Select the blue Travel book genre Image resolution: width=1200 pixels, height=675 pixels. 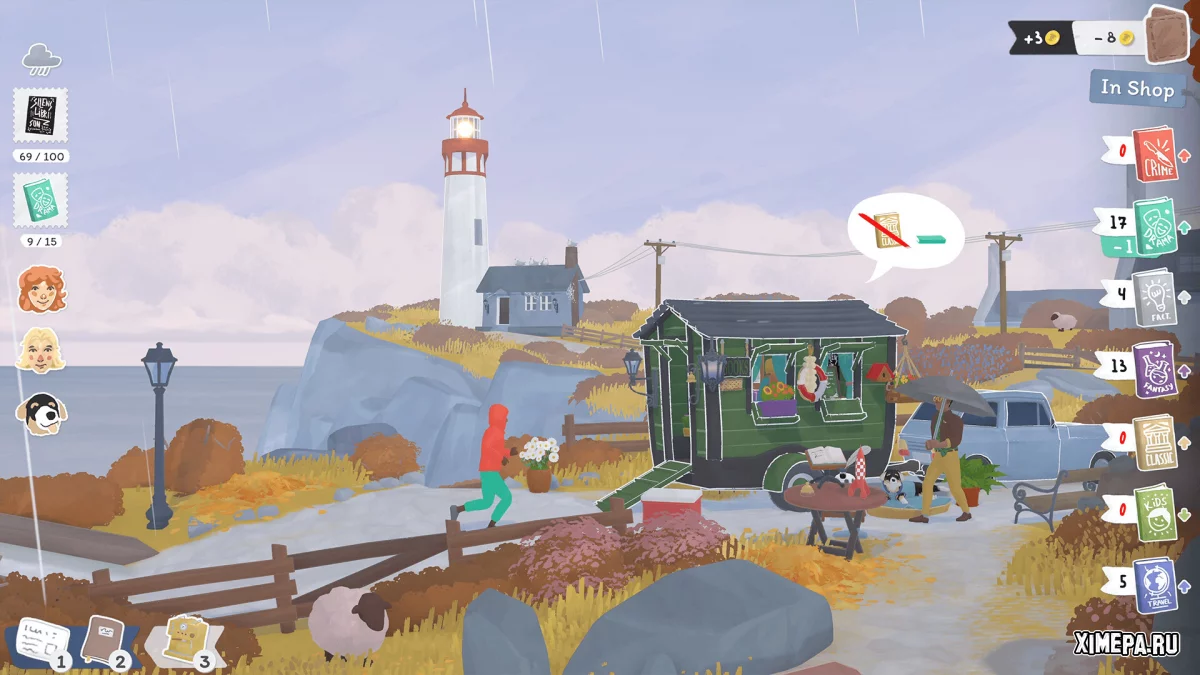tap(1154, 584)
